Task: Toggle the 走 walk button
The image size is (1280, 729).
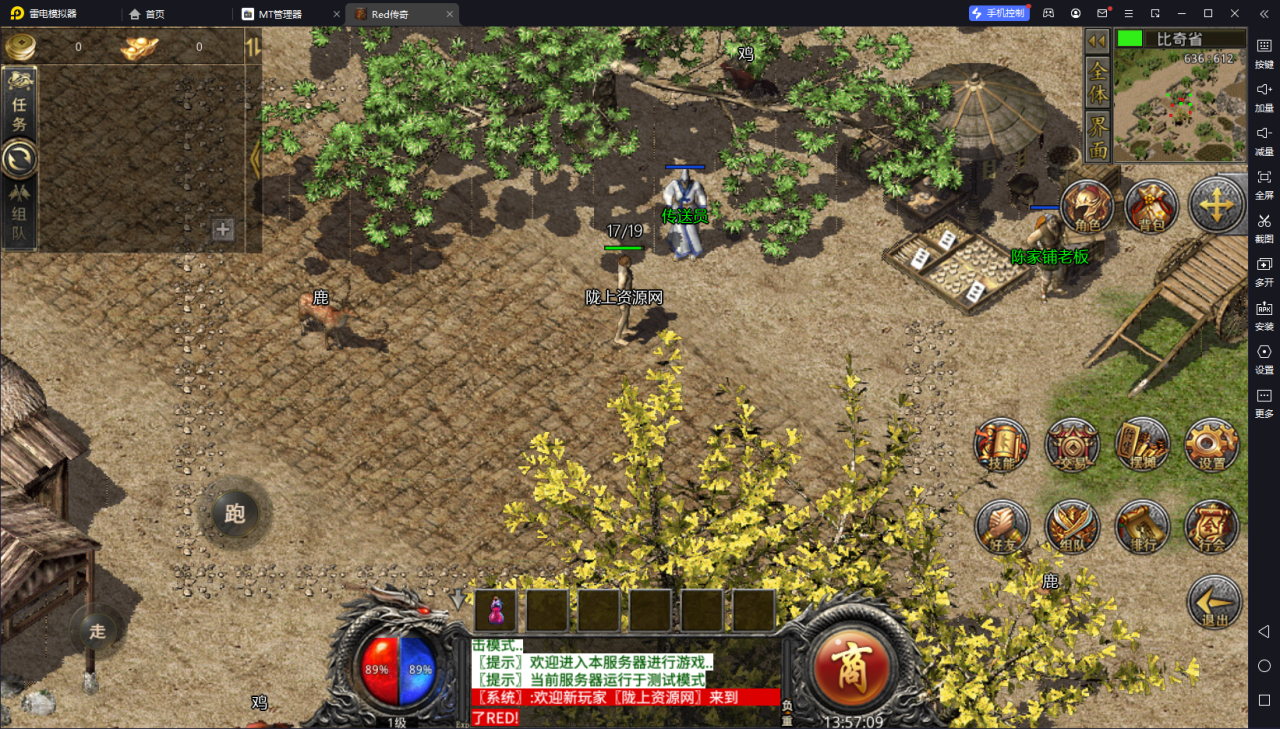Action: [97, 631]
